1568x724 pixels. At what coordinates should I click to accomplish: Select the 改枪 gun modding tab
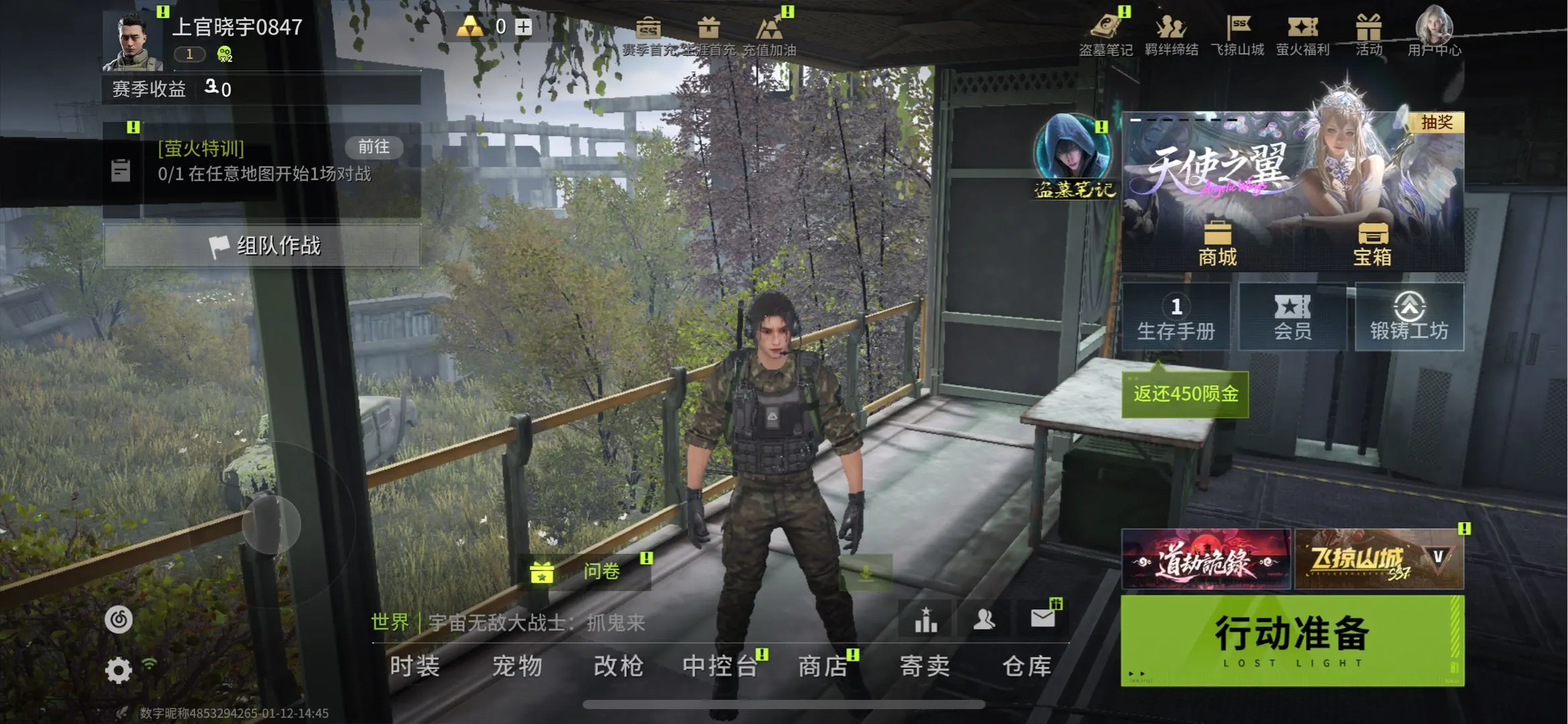(618, 666)
